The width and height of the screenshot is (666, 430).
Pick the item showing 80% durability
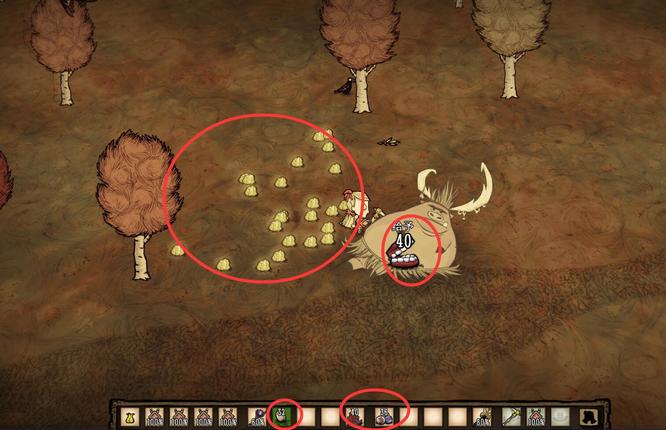click(483, 415)
